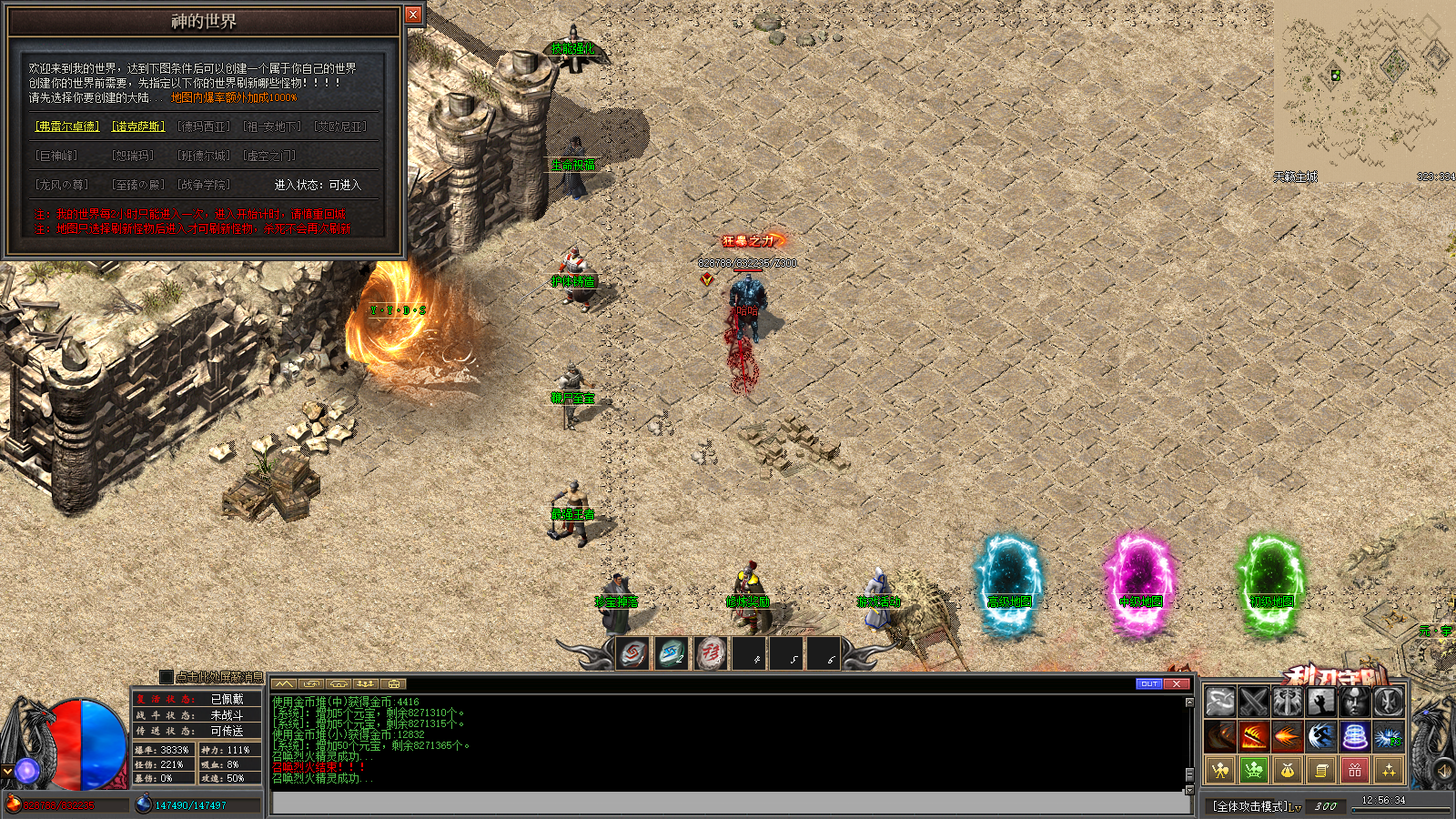This screenshot has height=819, width=1456.
Task: Open the minimap in the corner
Action: 1363,89
